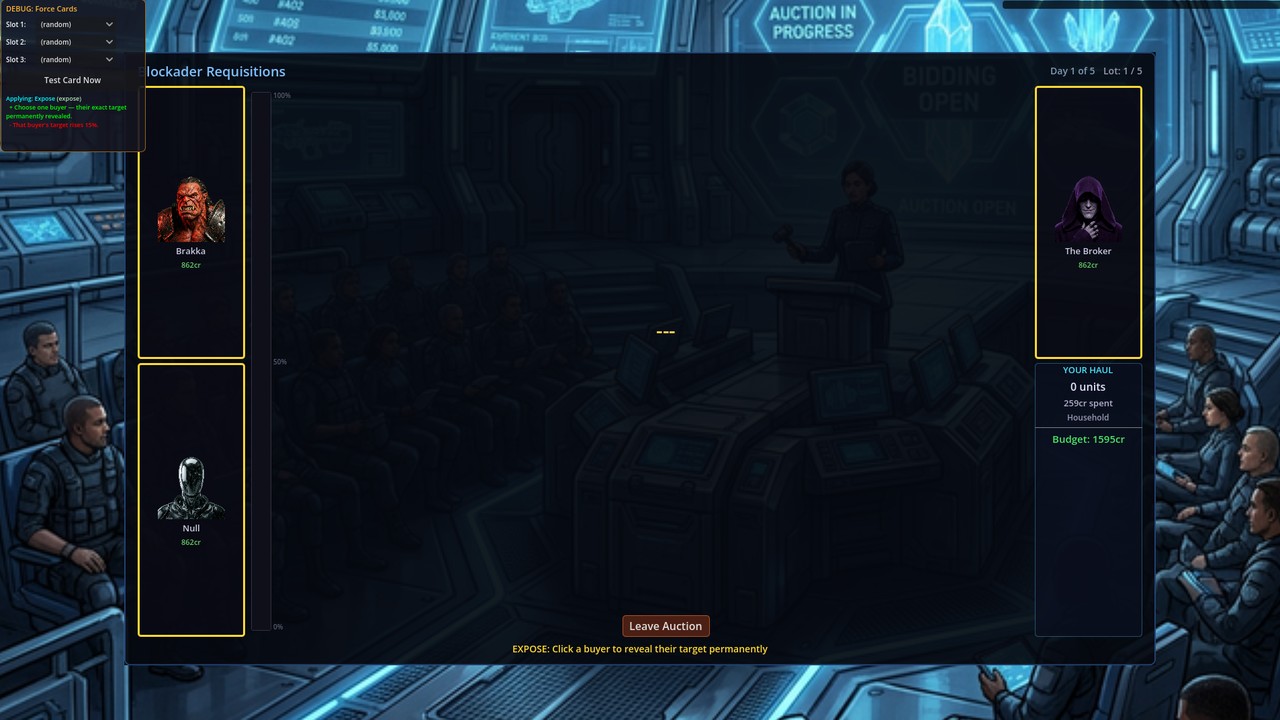This screenshot has height=720, width=1280.
Task: Click the Budget 1595cr link
Action: (x=1087, y=439)
